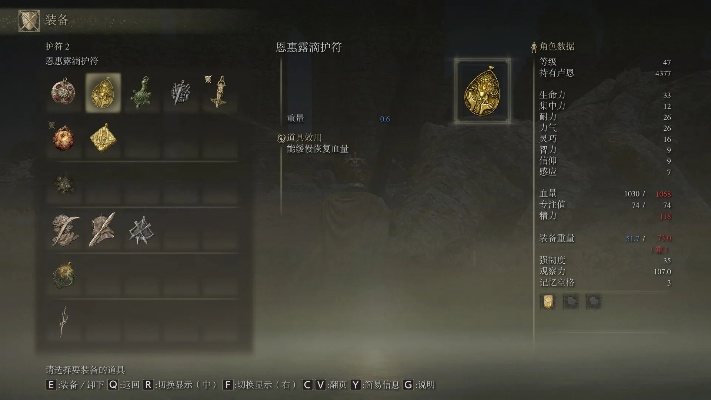Select the thin lightning-shaped talisman
Image resolution: width=711 pixels, height=400 pixels.
click(x=63, y=320)
